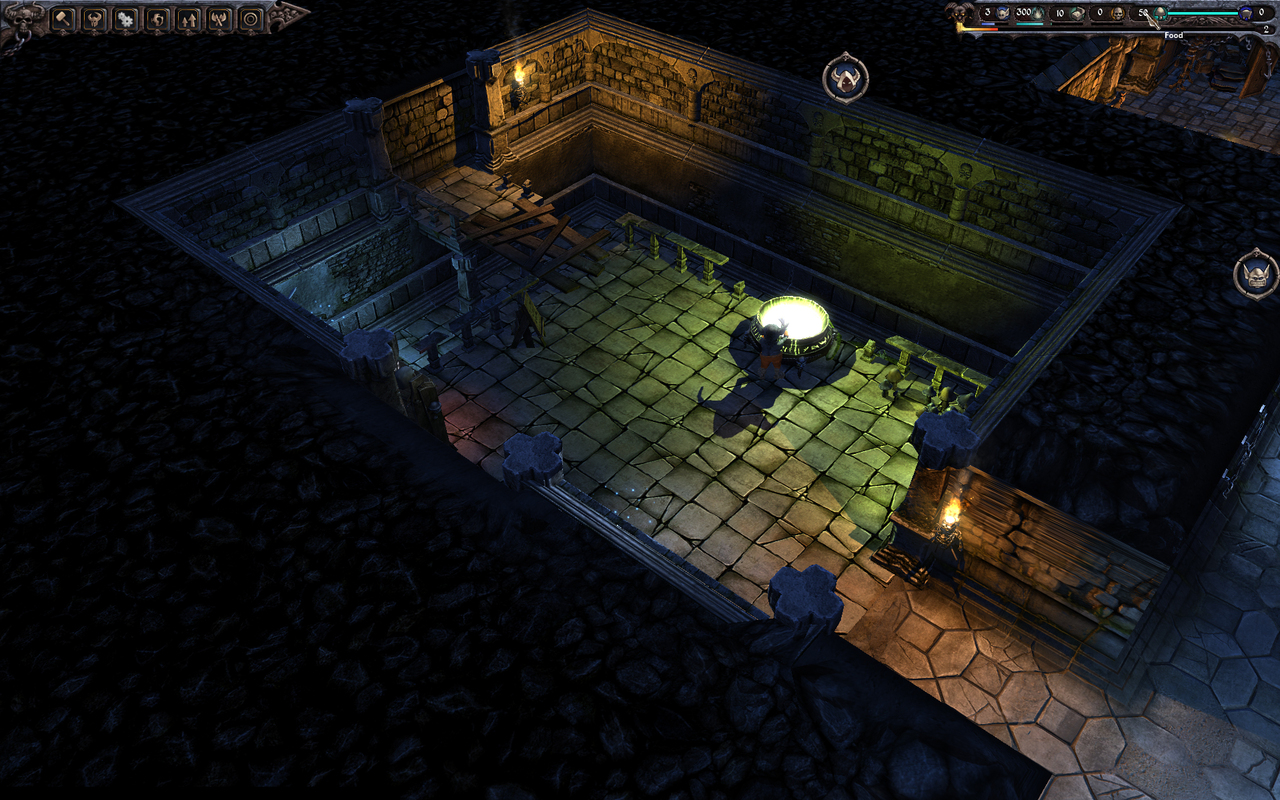Select the hooded horned creature marker
The height and width of the screenshot is (800, 1280).
[845, 78]
